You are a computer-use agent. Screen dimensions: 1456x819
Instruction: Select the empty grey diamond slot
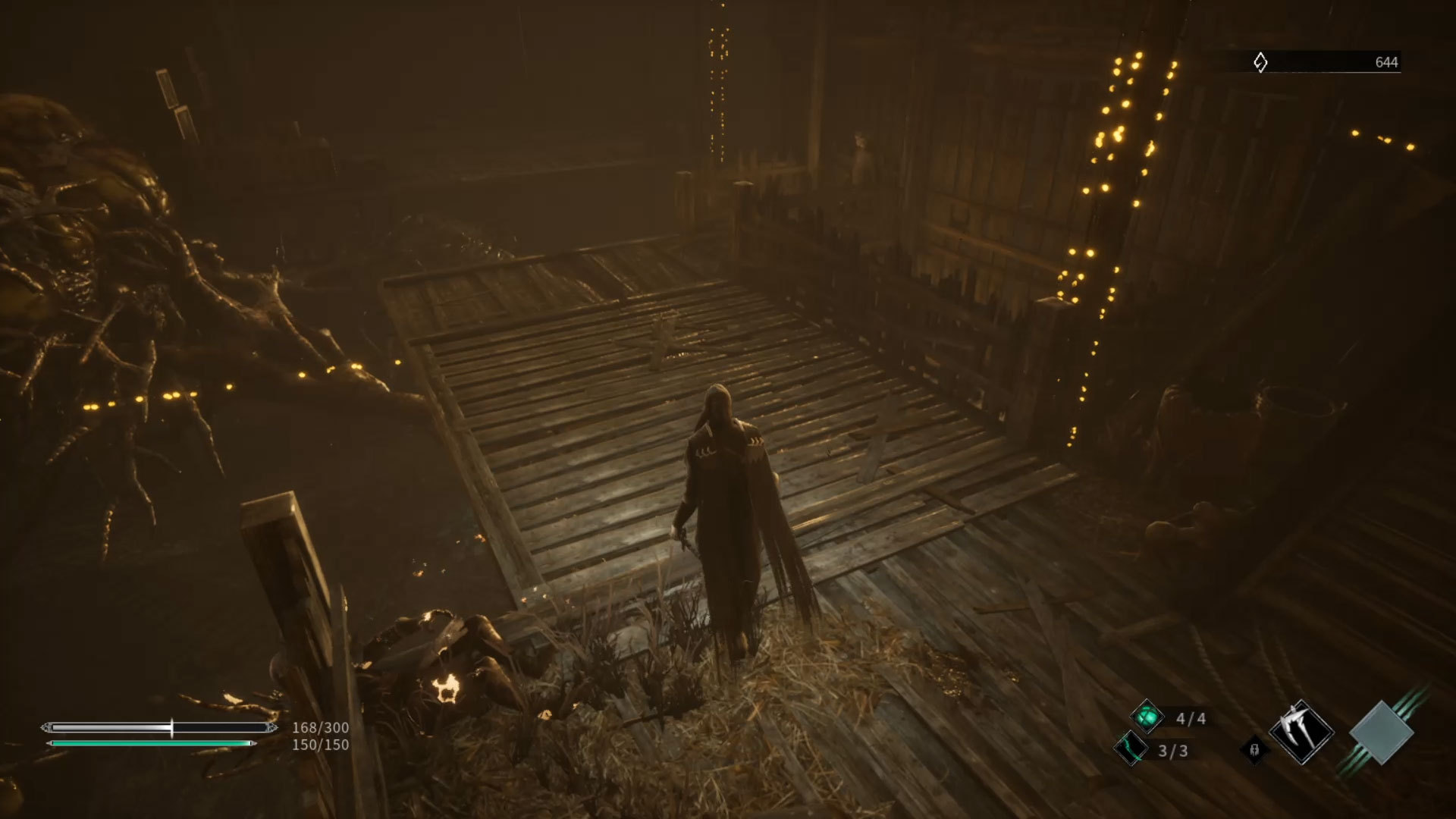pos(1381,733)
